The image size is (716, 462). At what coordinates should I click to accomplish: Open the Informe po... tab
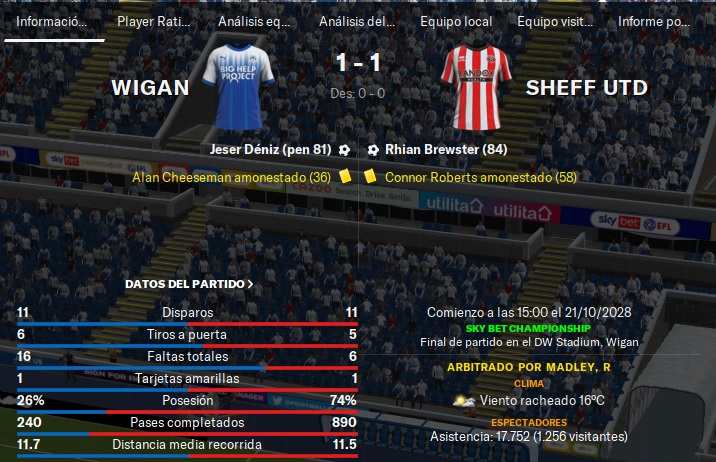[x=654, y=21]
